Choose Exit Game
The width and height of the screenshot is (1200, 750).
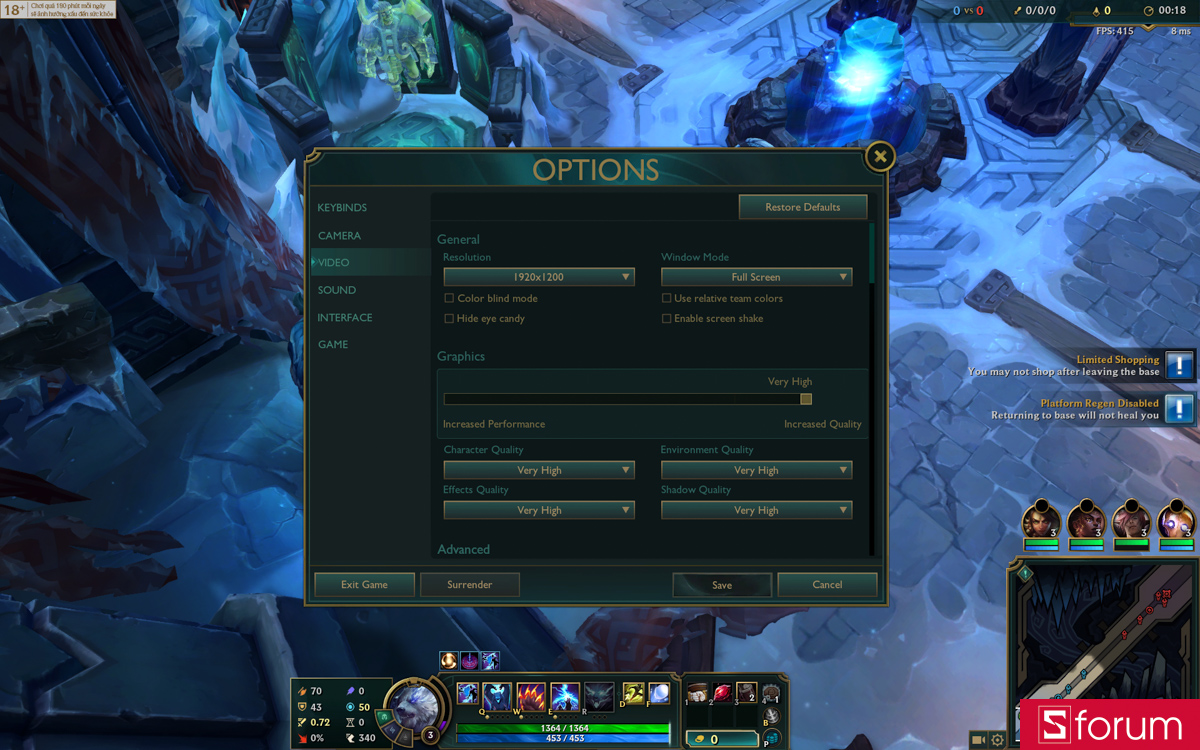364,585
